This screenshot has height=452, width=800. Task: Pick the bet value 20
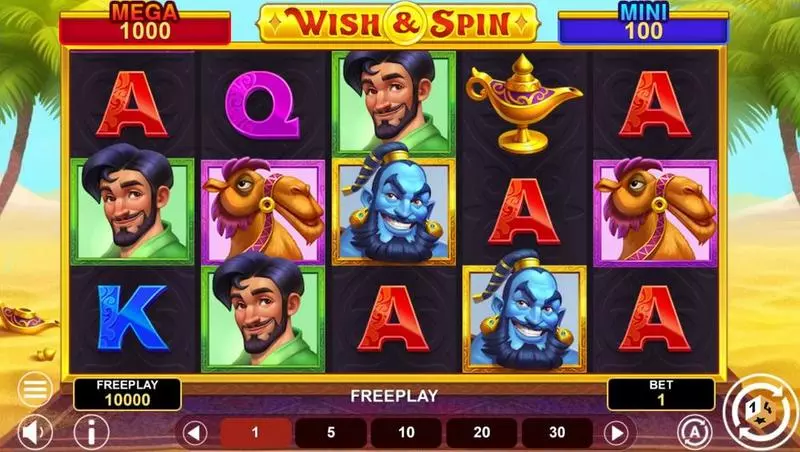[x=482, y=433]
